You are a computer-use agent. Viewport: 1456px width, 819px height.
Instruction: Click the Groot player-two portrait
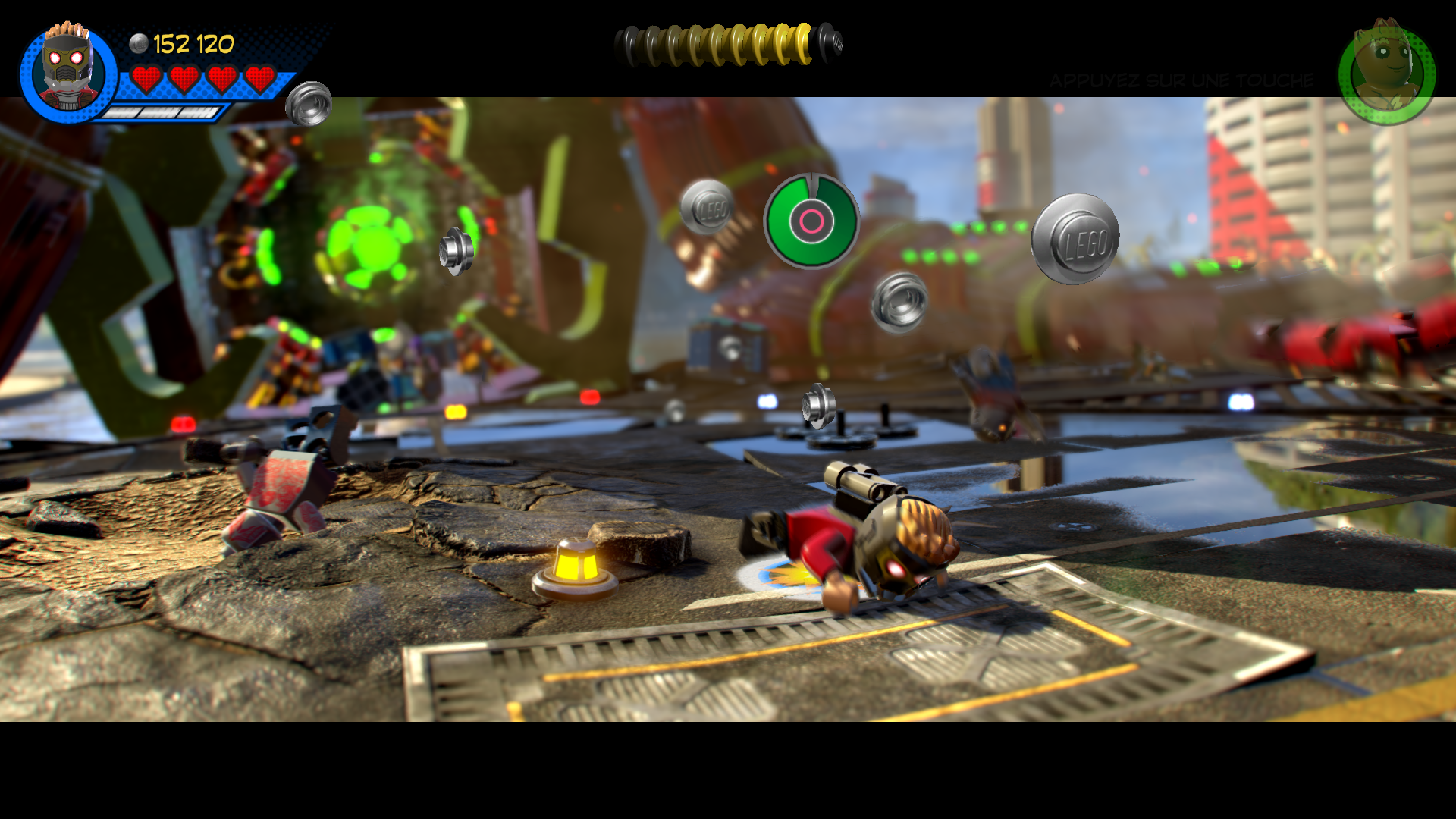1387,74
